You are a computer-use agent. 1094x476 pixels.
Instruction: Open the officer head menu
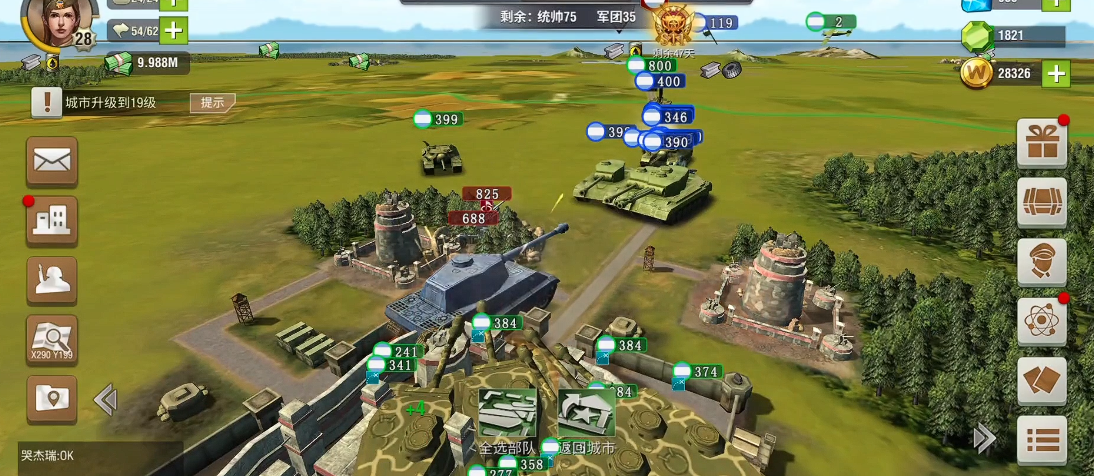pyautogui.click(x=1042, y=262)
